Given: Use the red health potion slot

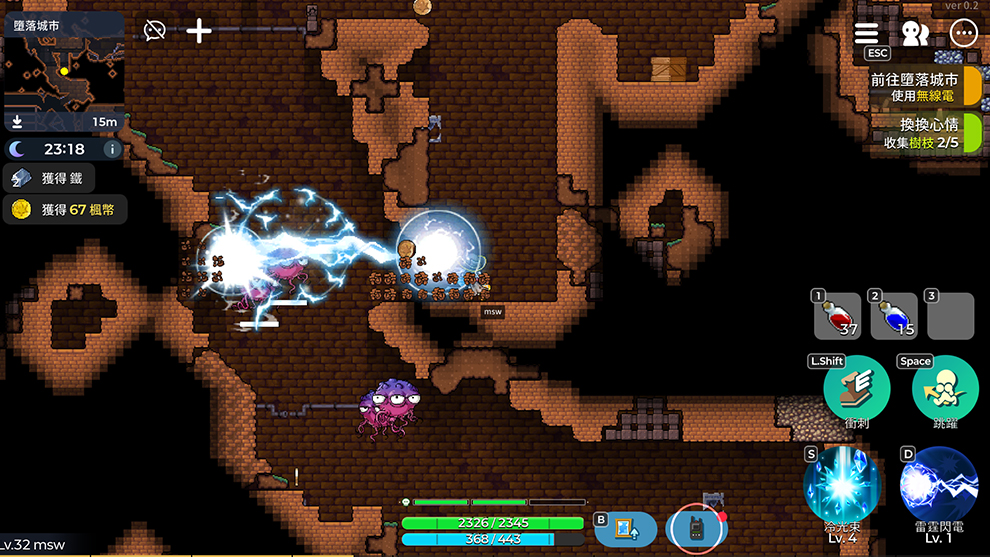Looking at the screenshot, I should pyautogui.click(x=838, y=317).
